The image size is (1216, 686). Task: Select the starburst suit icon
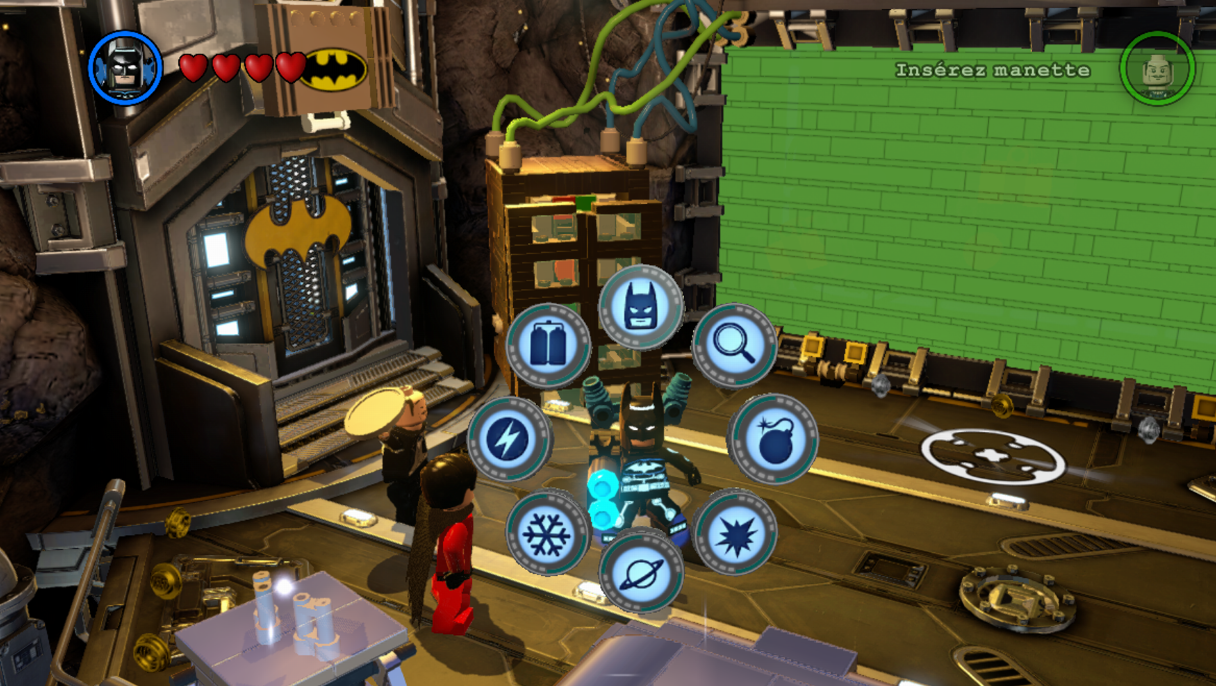(x=735, y=531)
